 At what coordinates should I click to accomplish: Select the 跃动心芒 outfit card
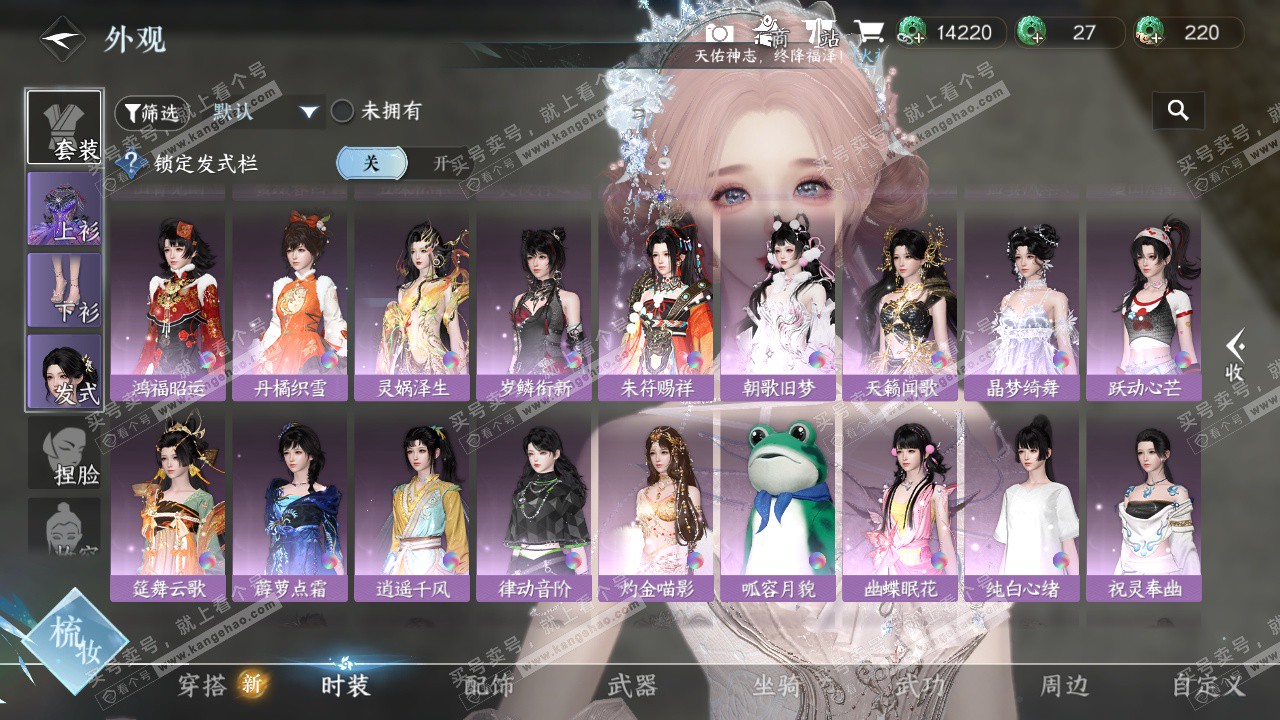(1144, 299)
